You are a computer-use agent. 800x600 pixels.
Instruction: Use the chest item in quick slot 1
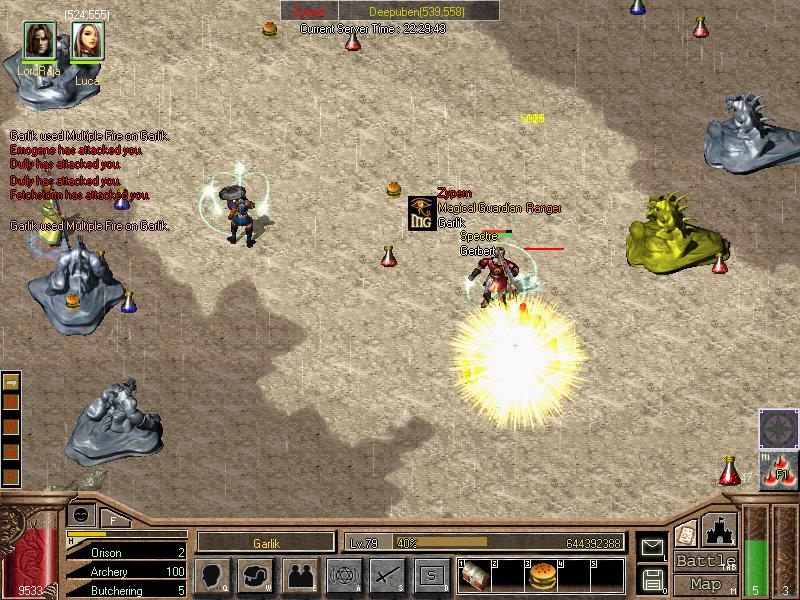click(475, 575)
